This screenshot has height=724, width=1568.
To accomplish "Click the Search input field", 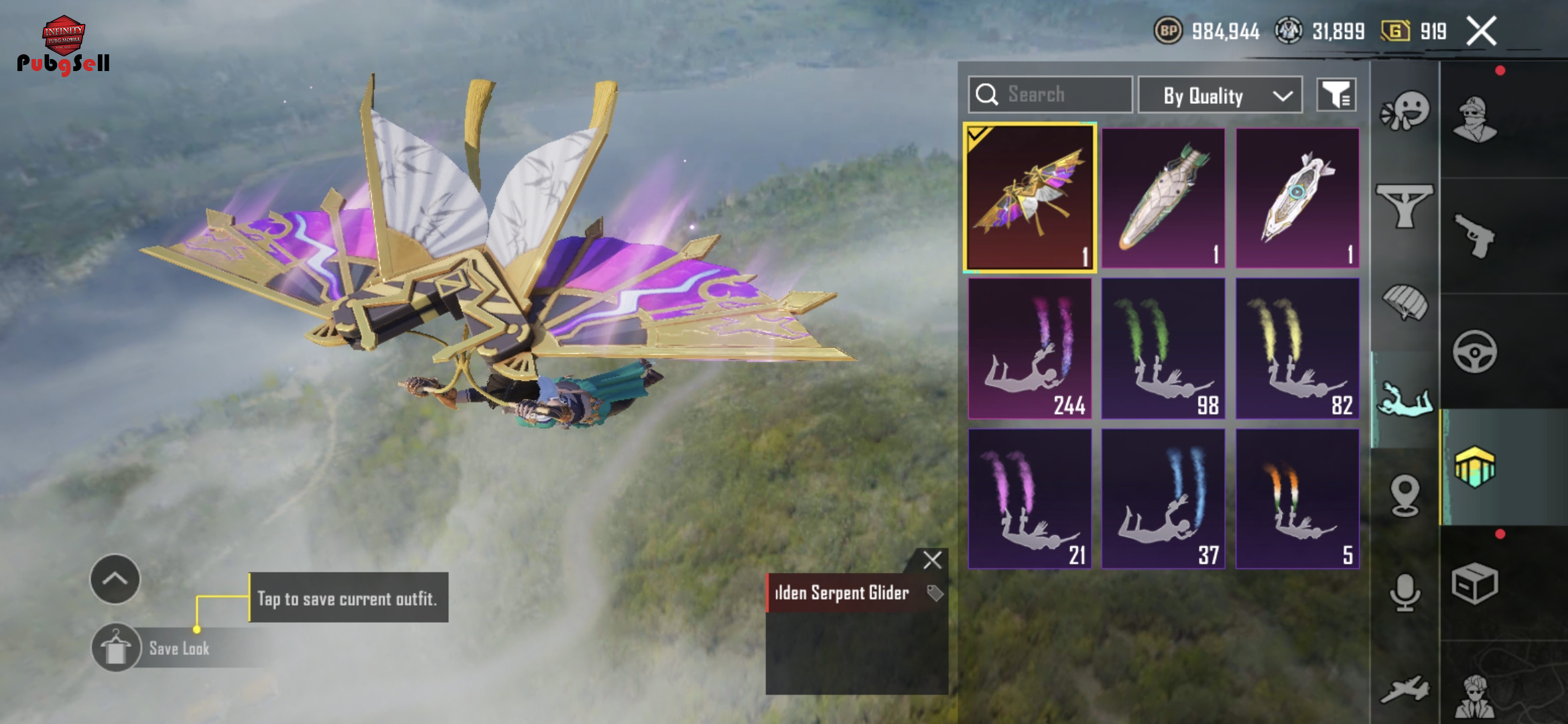I will pyautogui.click(x=1050, y=95).
